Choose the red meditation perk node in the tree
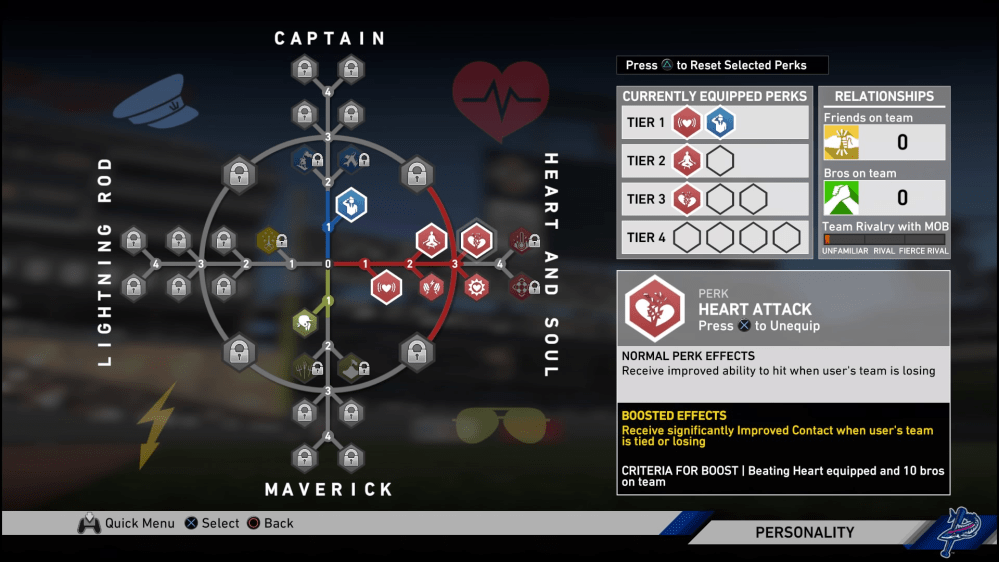999x562 pixels. 431,240
